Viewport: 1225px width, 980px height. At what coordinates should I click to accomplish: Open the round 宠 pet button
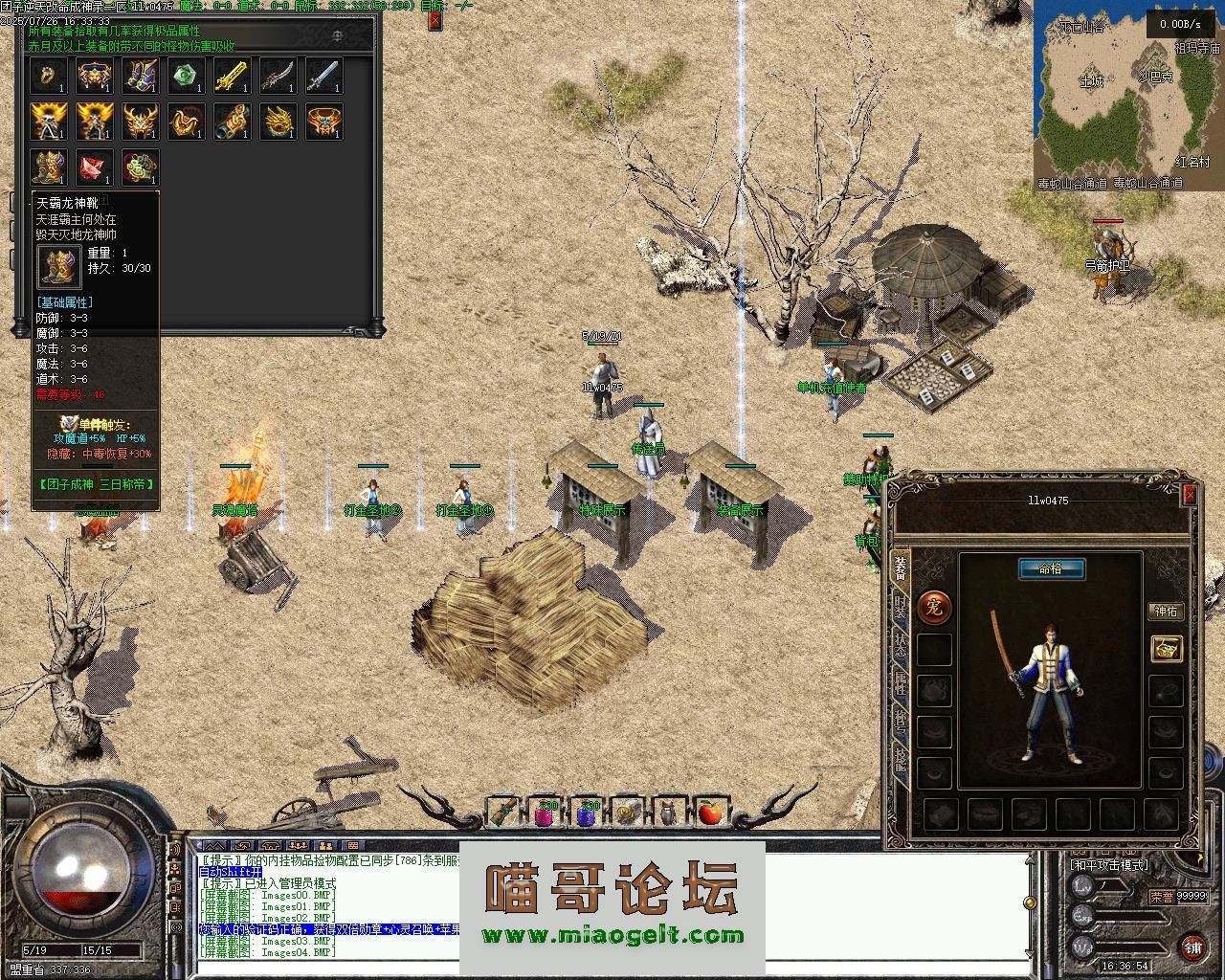pos(934,606)
